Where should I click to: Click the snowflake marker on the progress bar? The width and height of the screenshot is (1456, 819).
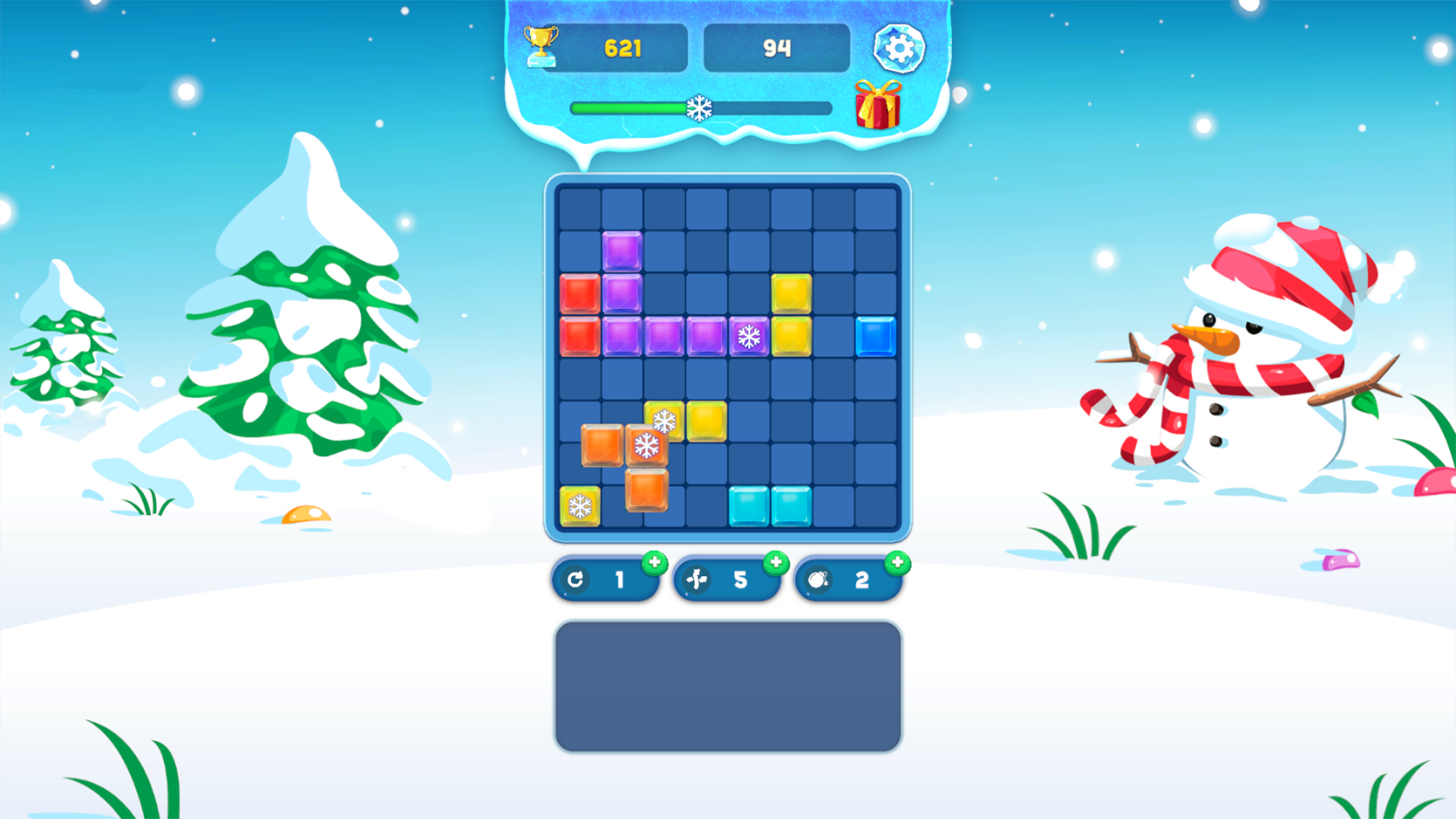click(x=700, y=108)
